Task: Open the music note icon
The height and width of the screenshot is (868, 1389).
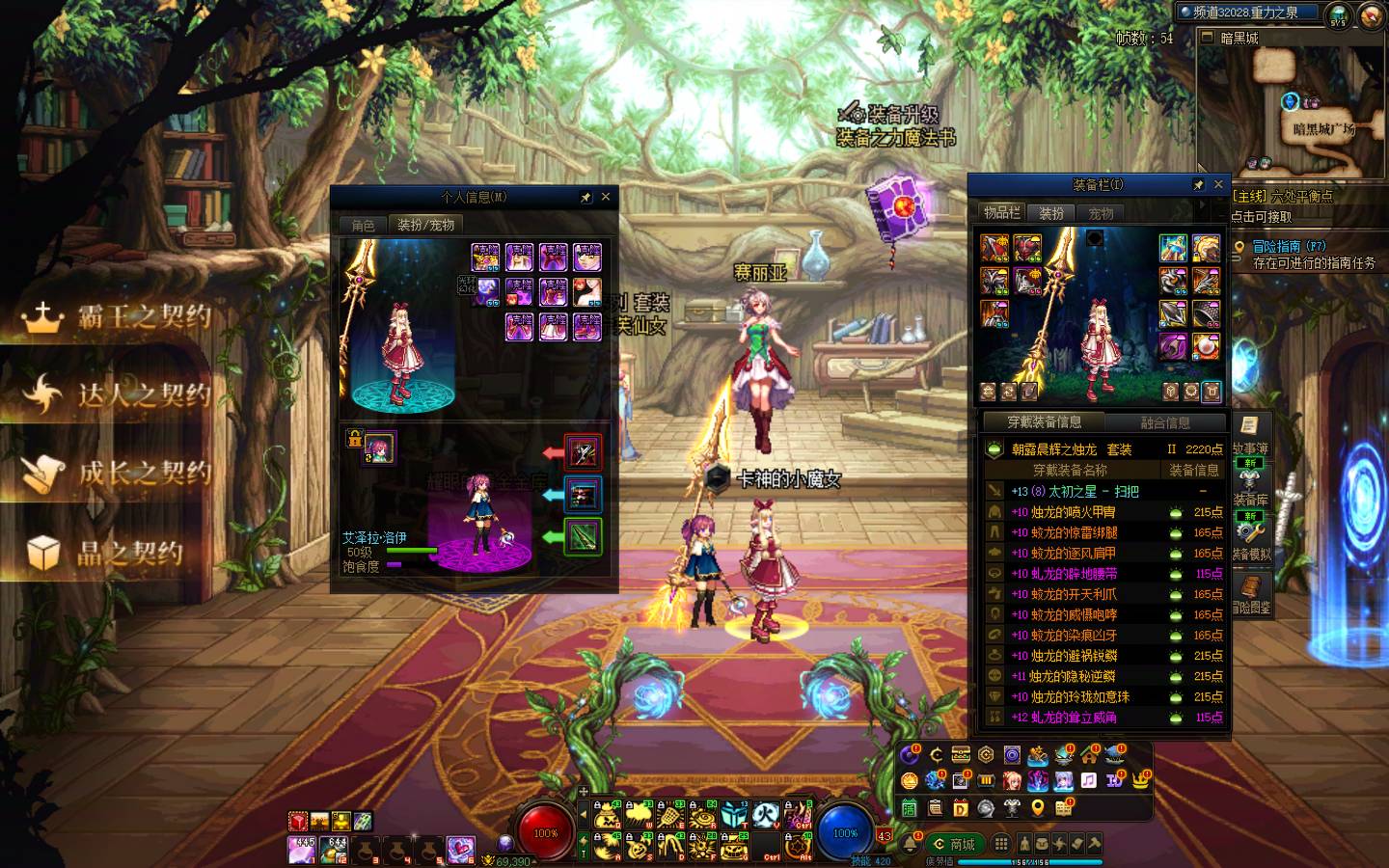Action: point(1089,780)
